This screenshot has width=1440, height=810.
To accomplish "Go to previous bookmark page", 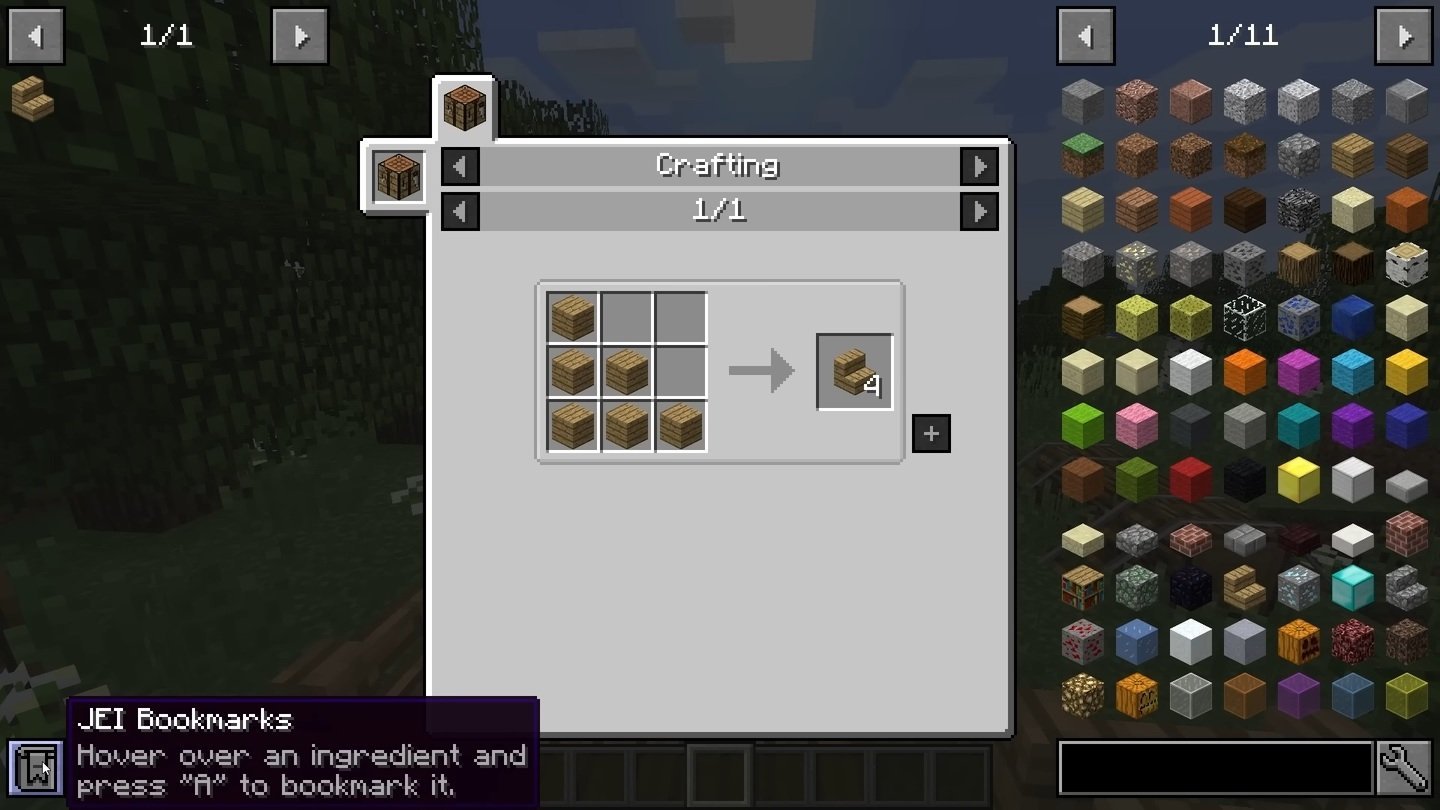I will click(x=36, y=37).
